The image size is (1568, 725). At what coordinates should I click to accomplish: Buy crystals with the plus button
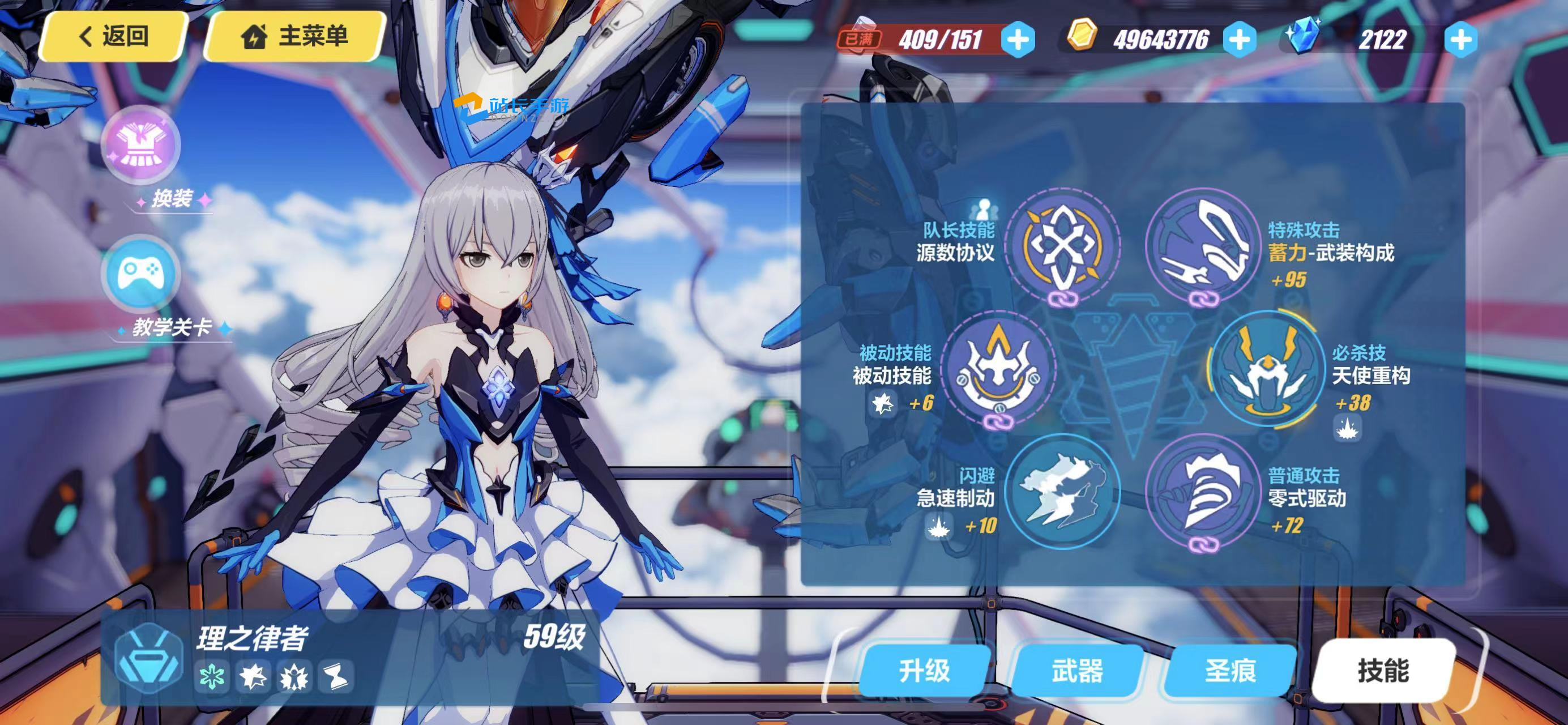pos(1461,40)
